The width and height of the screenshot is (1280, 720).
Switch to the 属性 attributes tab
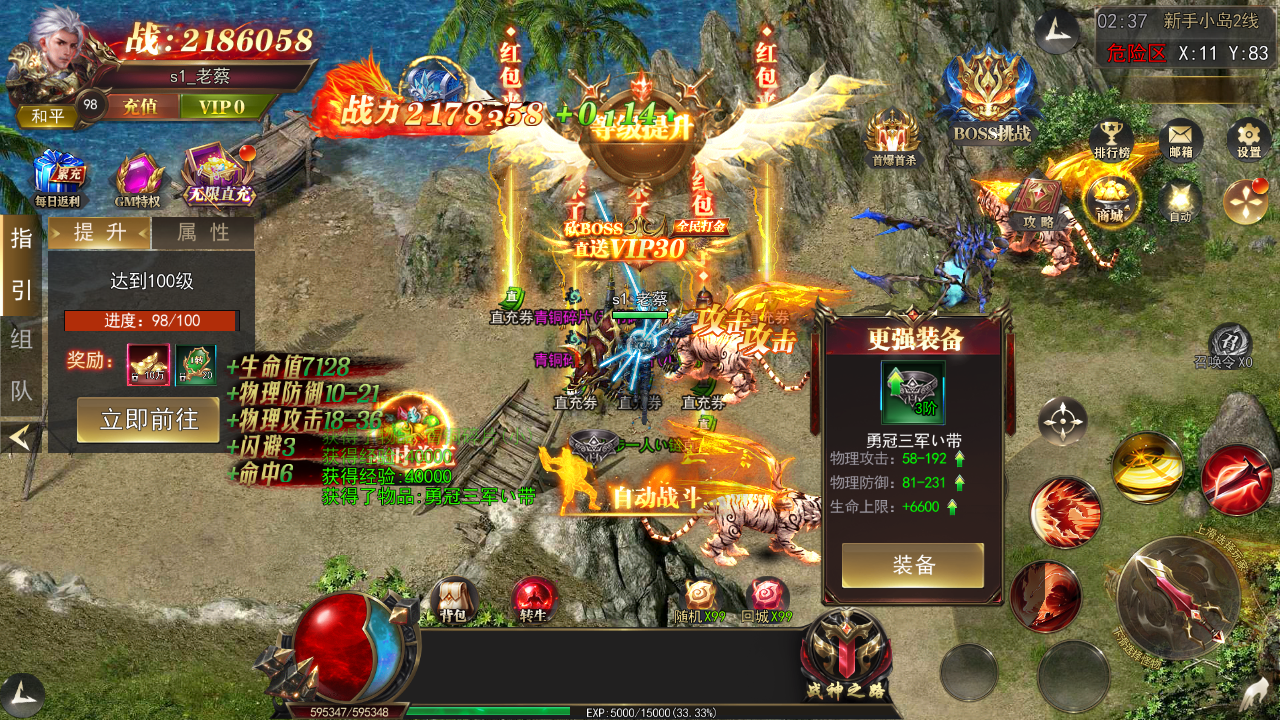203,233
